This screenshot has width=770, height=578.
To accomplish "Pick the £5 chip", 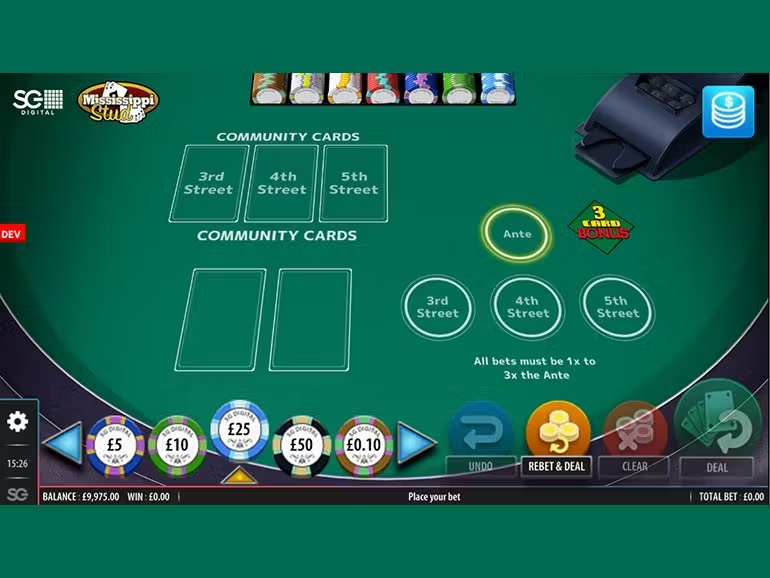I will click(116, 445).
